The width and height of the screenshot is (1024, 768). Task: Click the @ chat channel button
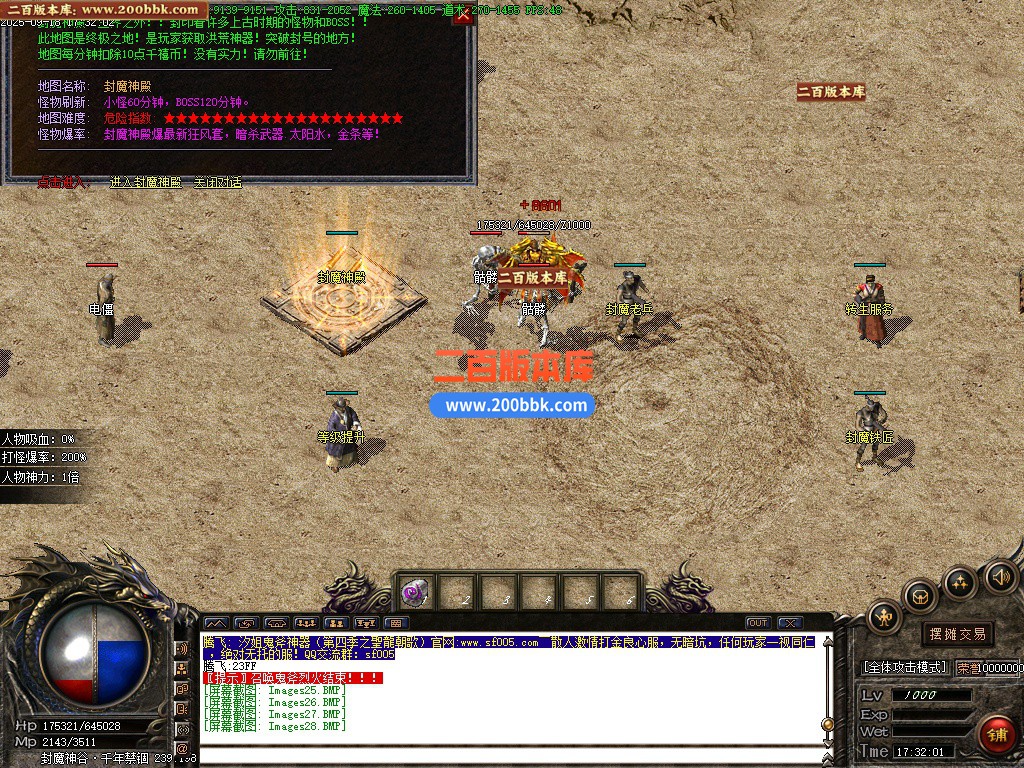click(183, 747)
